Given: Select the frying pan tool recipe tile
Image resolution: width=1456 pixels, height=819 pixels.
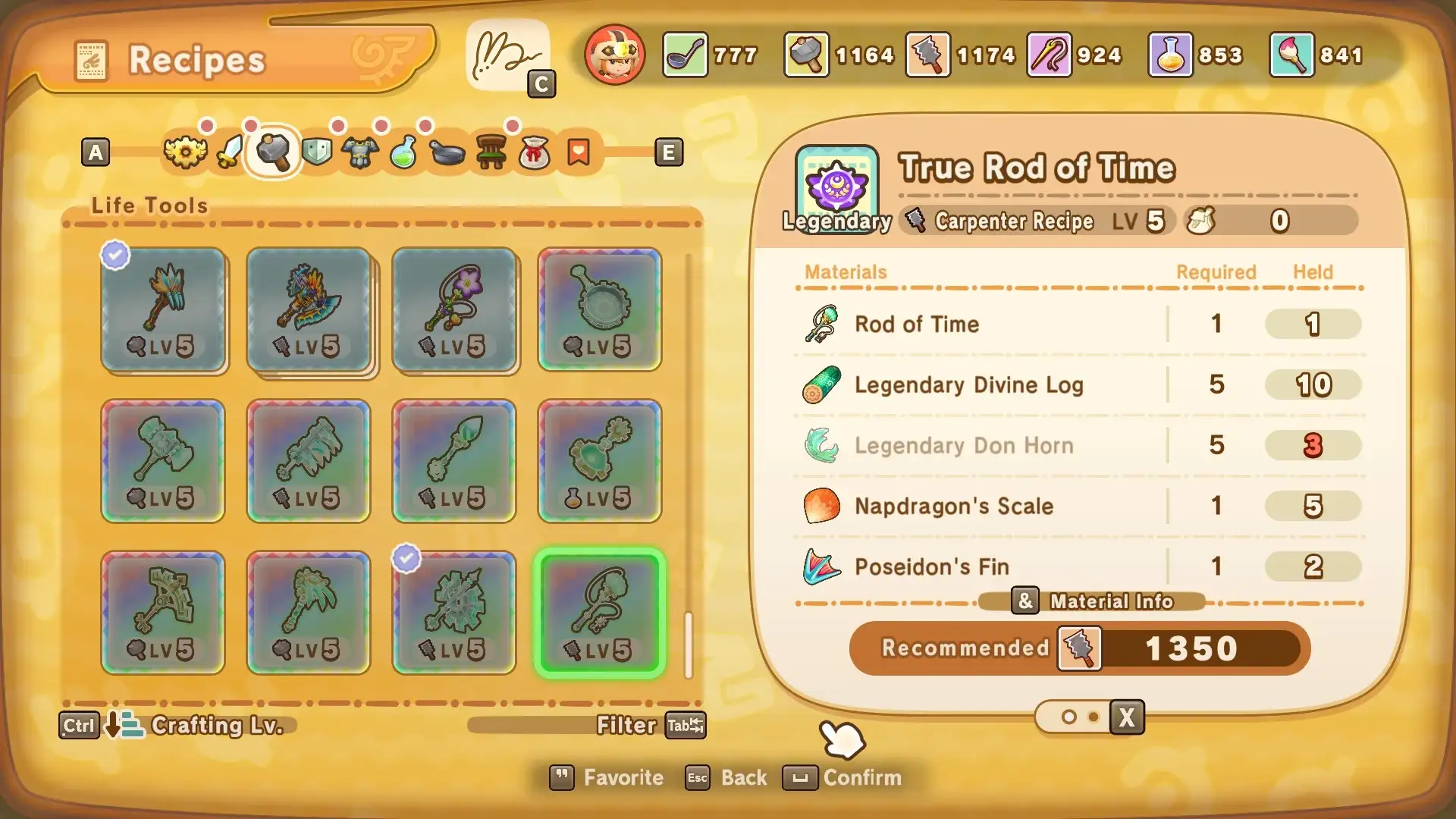Looking at the screenshot, I should click(x=600, y=309).
